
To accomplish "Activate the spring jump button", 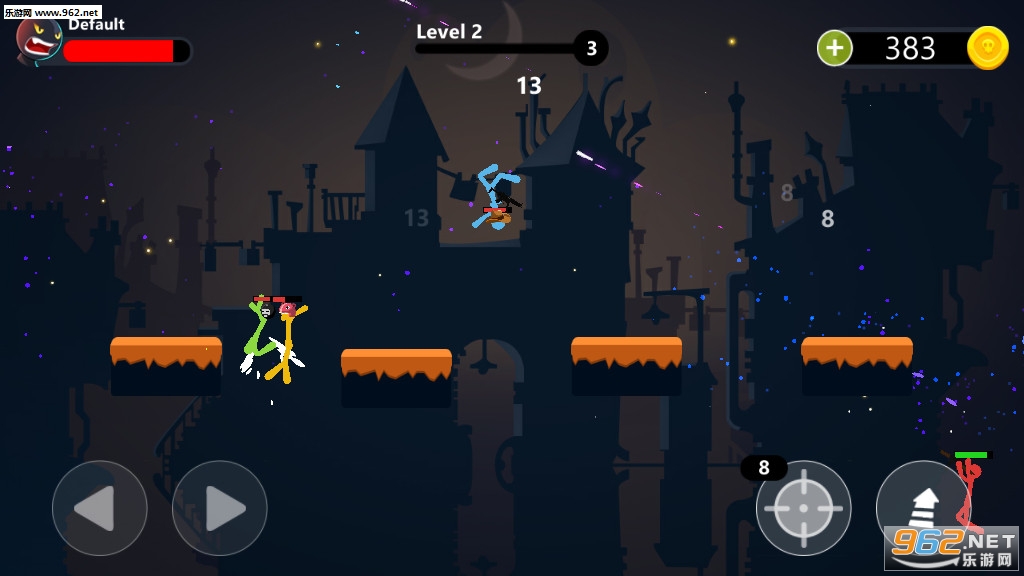I will pyautogui.click(x=922, y=506).
